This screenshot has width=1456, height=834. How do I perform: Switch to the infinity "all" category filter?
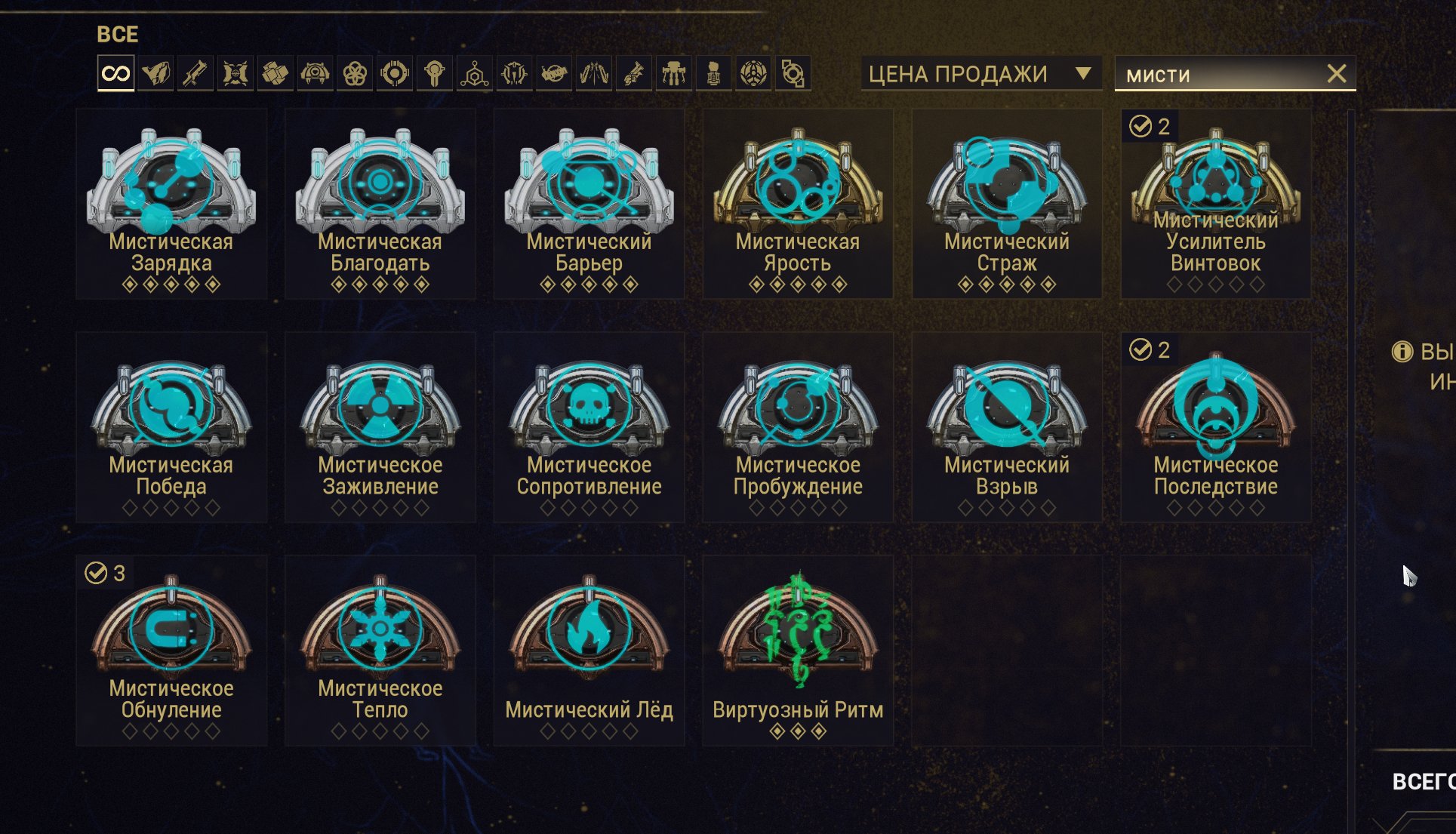(x=116, y=74)
